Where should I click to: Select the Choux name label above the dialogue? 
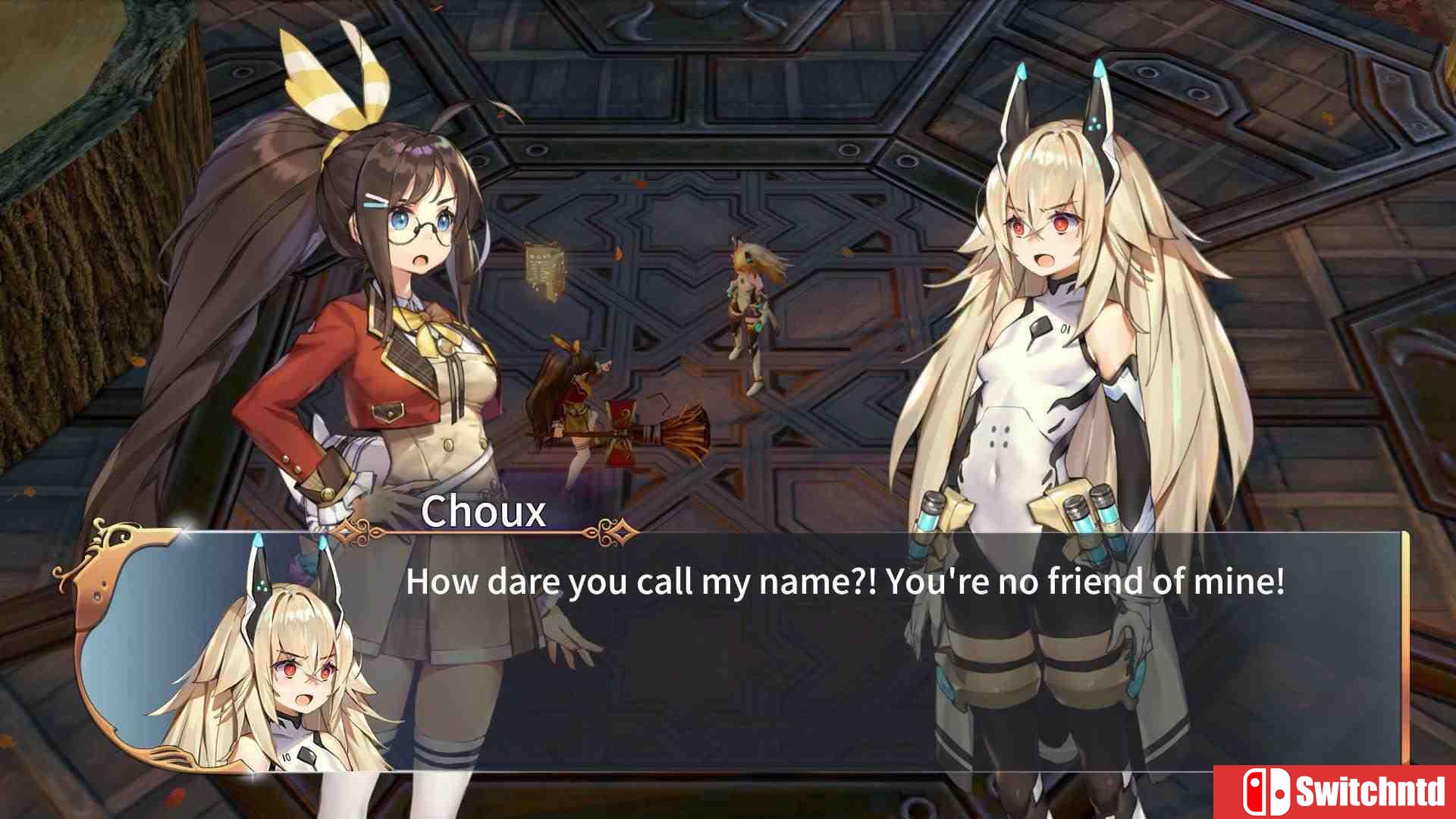click(x=485, y=514)
